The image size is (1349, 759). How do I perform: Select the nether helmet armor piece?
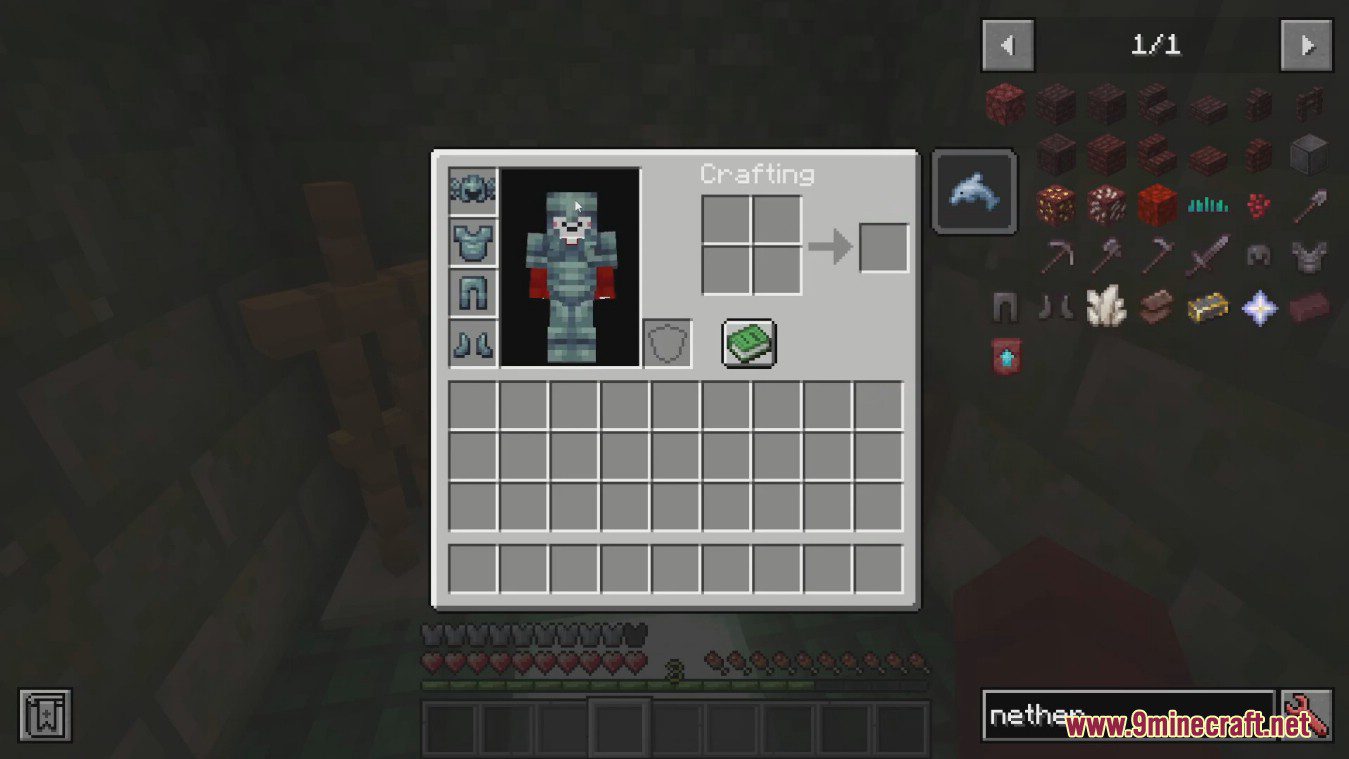click(1258, 255)
